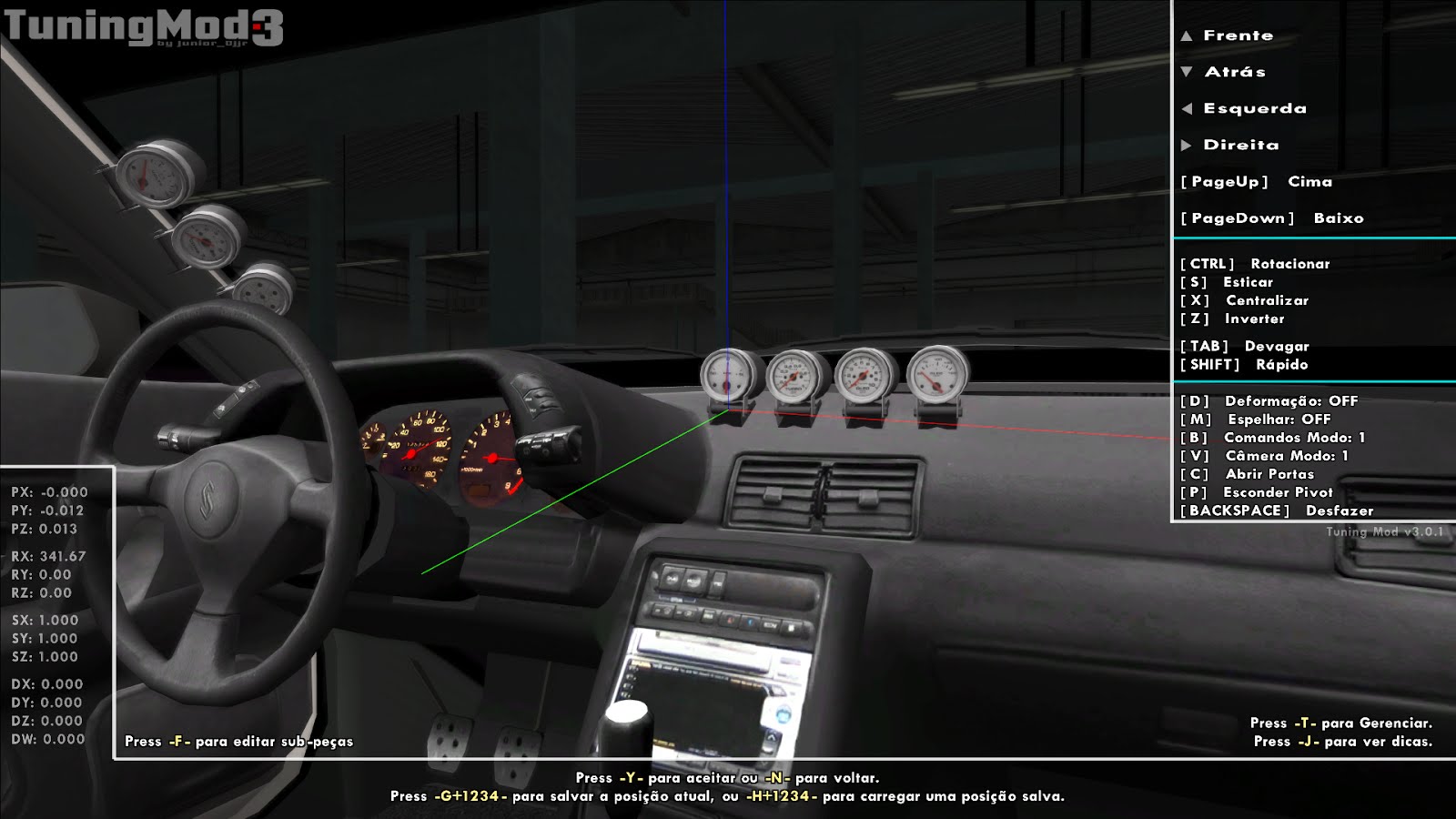Select the PageUp Cima menu entry
Image resolution: width=1456 pixels, height=819 pixels.
[x=1256, y=182]
